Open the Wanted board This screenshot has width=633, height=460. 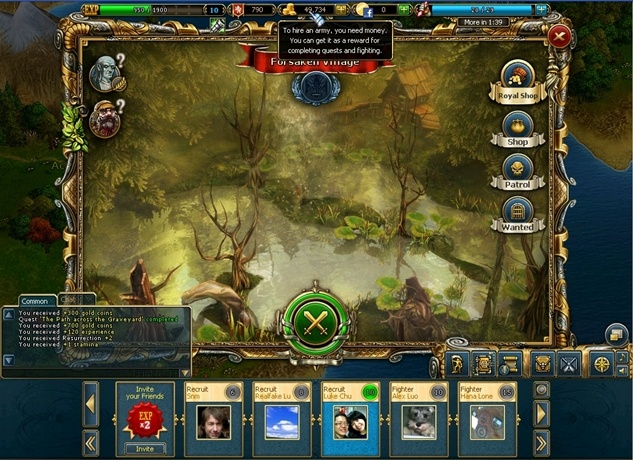(517, 212)
